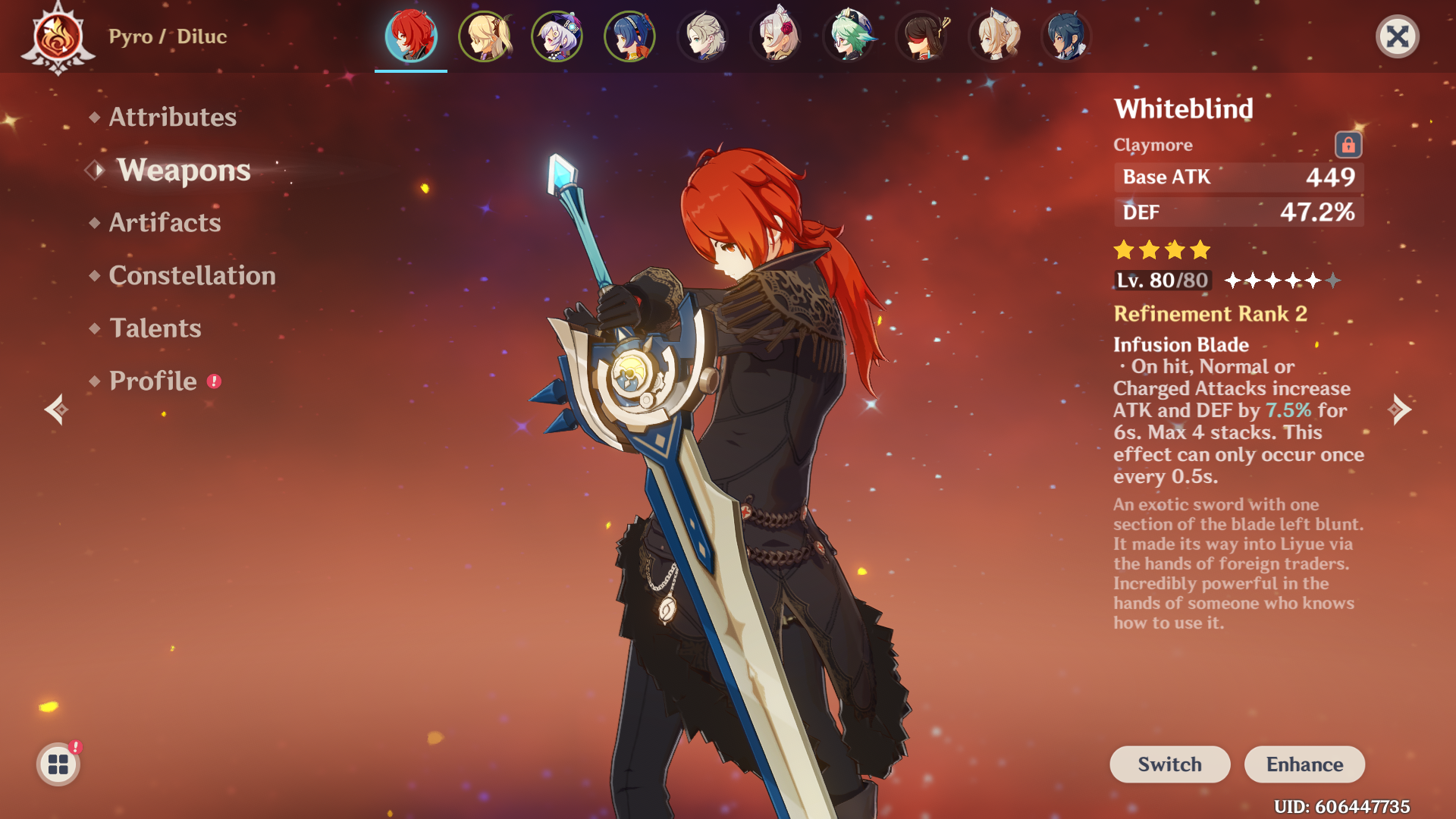Viewport: 1456px width, 819px height.
Task: Enhance the Whiteblind claymore
Action: (x=1304, y=764)
